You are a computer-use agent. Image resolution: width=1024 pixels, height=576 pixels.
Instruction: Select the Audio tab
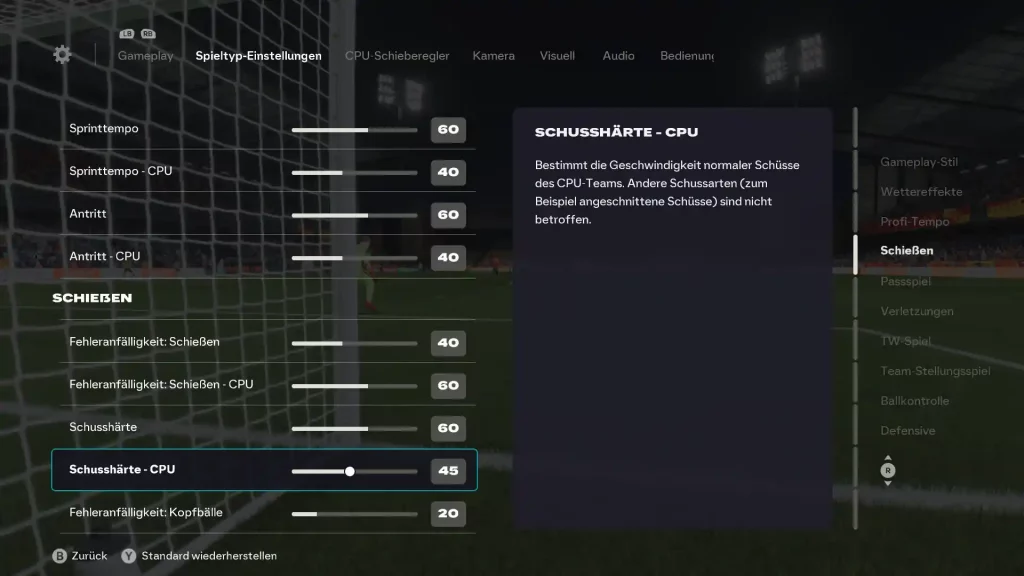pyautogui.click(x=618, y=56)
